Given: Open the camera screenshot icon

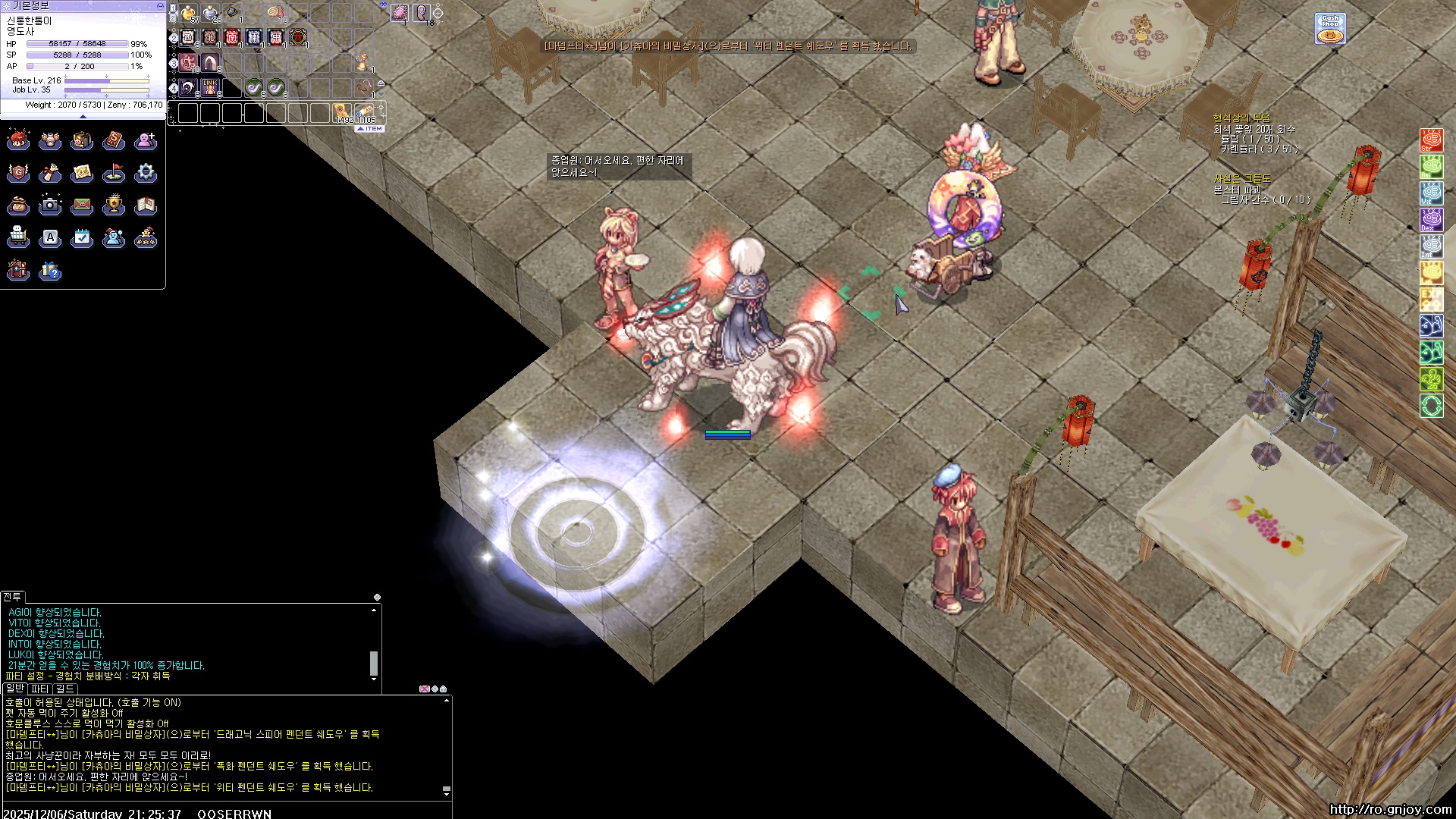Looking at the screenshot, I should [x=50, y=205].
